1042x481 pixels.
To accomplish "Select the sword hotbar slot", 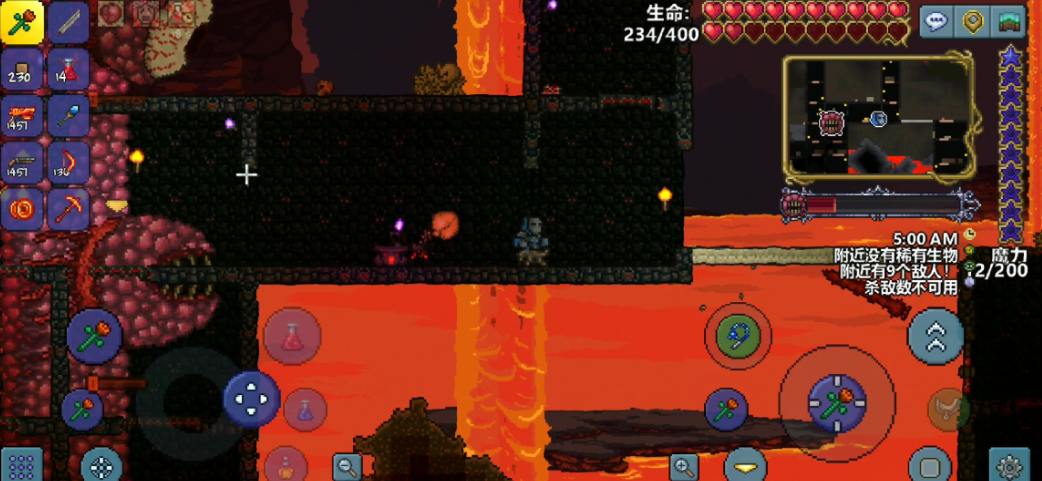I will coord(68,23).
